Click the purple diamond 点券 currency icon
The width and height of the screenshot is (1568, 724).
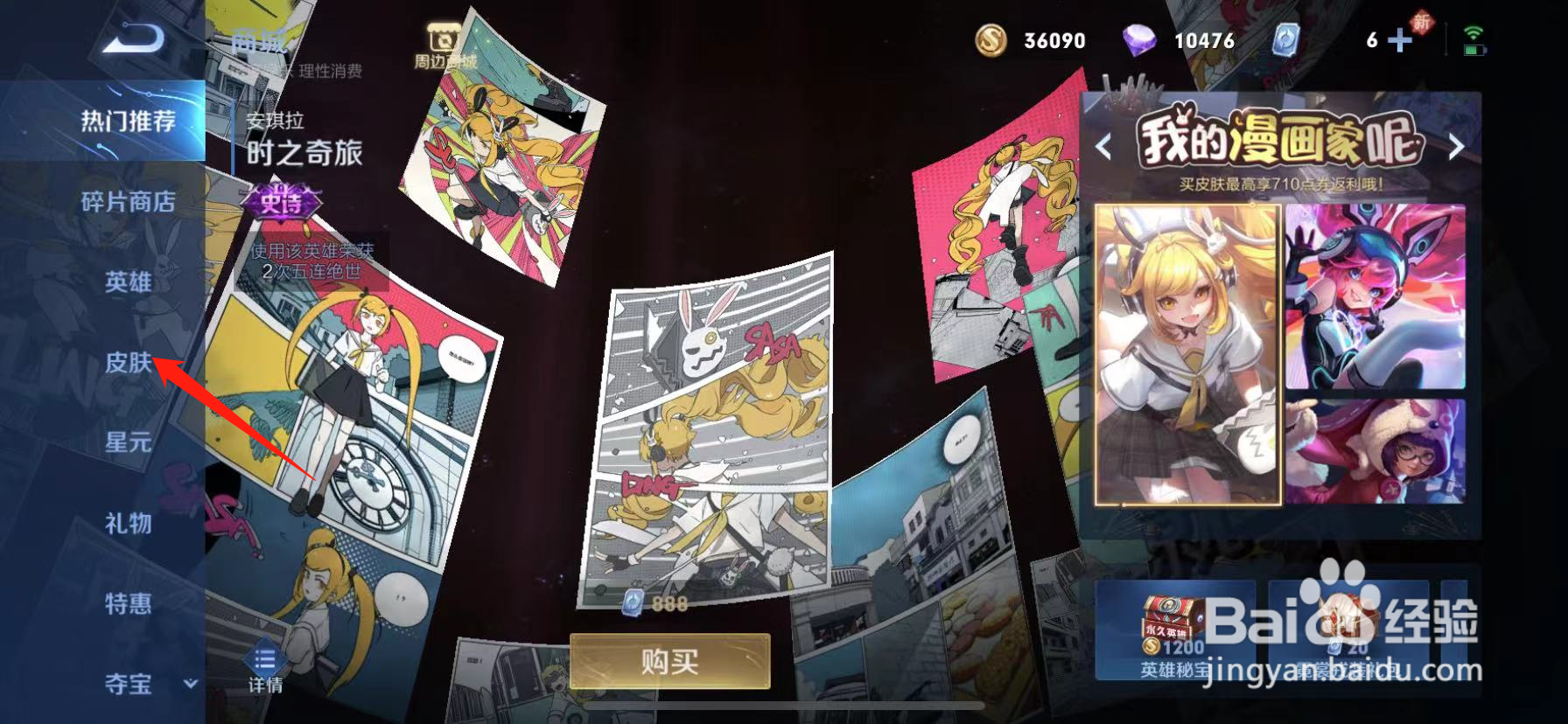pyautogui.click(x=1139, y=41)
